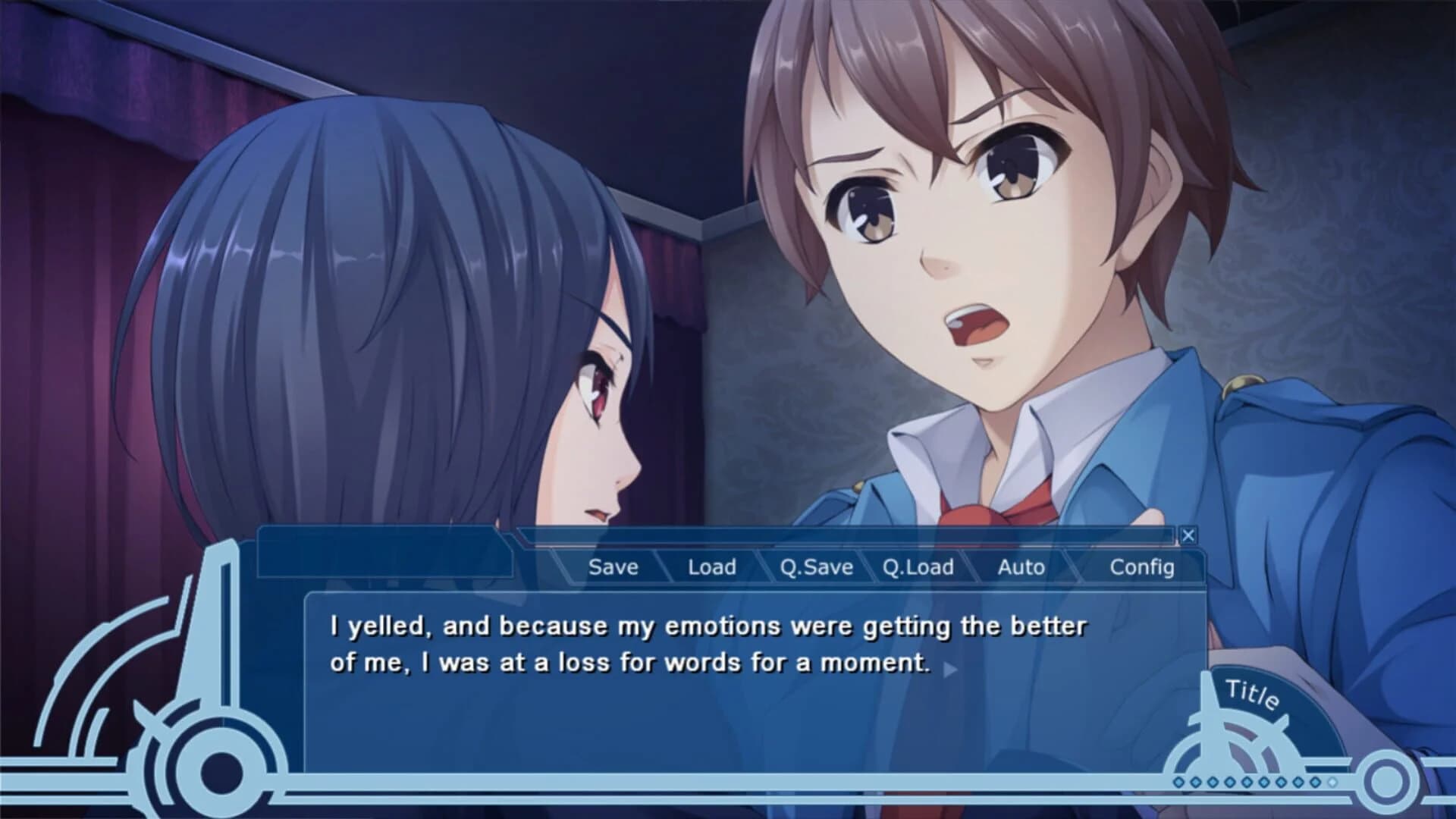
Task: Open the Load tab
Action: tap(711, 566)
